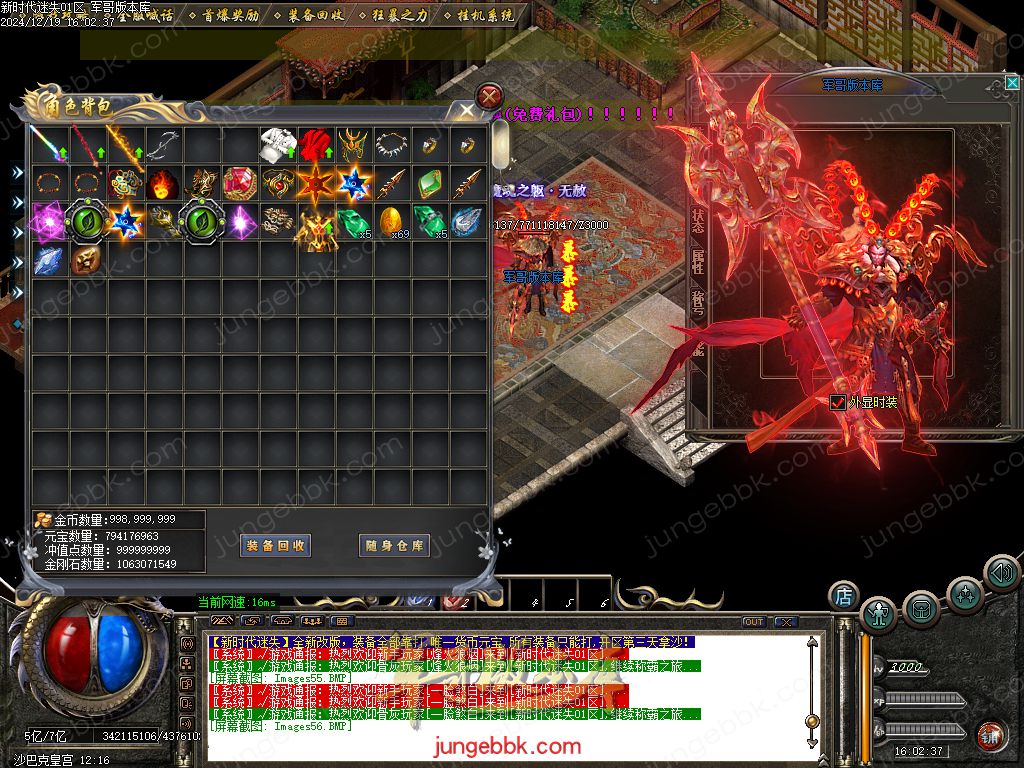Image resolution: width=1024 pixels, height=768 pixels.
Task: Select the golden egg item stack x69
Action: pyautogui.click(x=391, y=221)
